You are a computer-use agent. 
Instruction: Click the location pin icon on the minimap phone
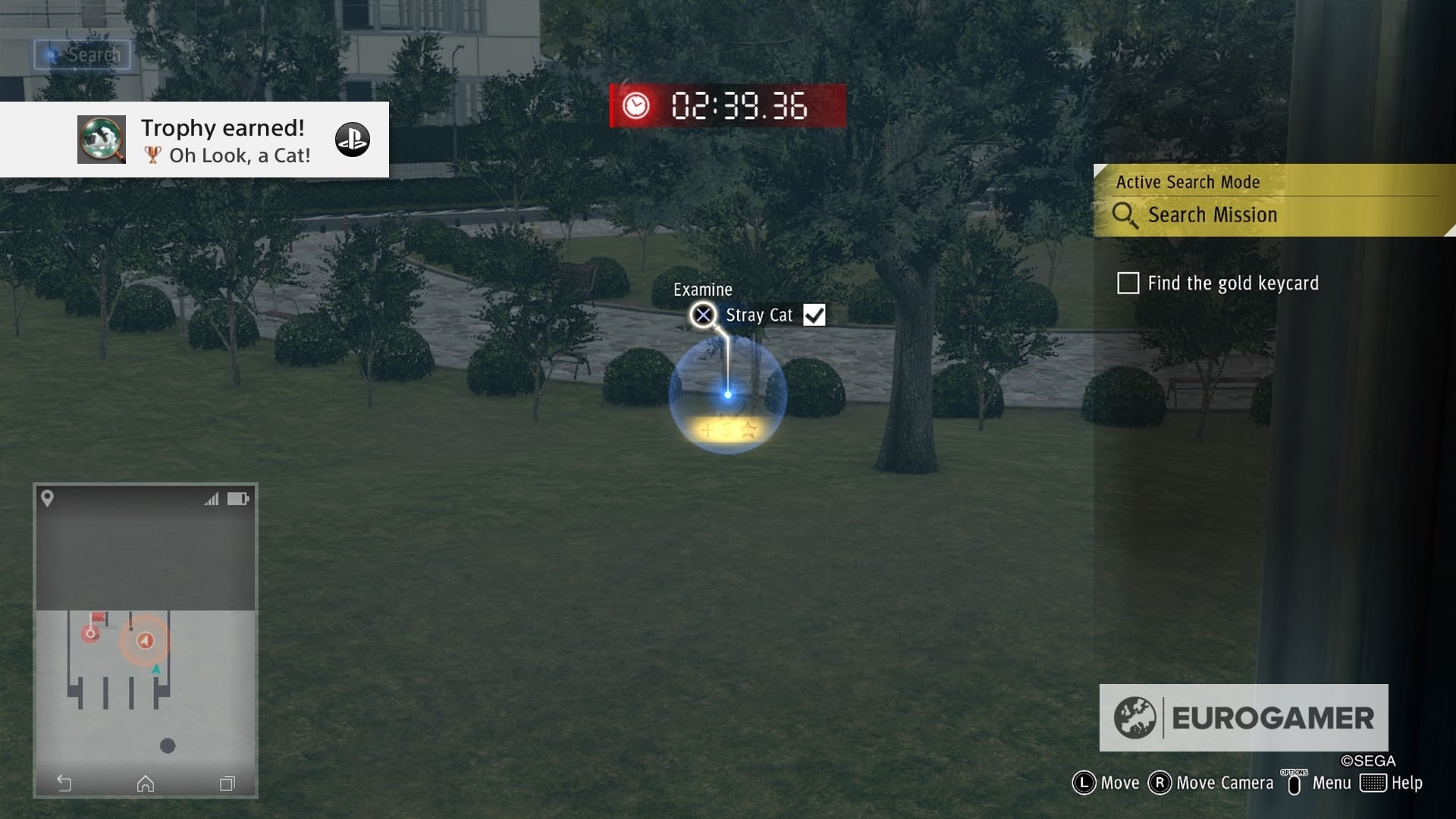coord(48,499)
